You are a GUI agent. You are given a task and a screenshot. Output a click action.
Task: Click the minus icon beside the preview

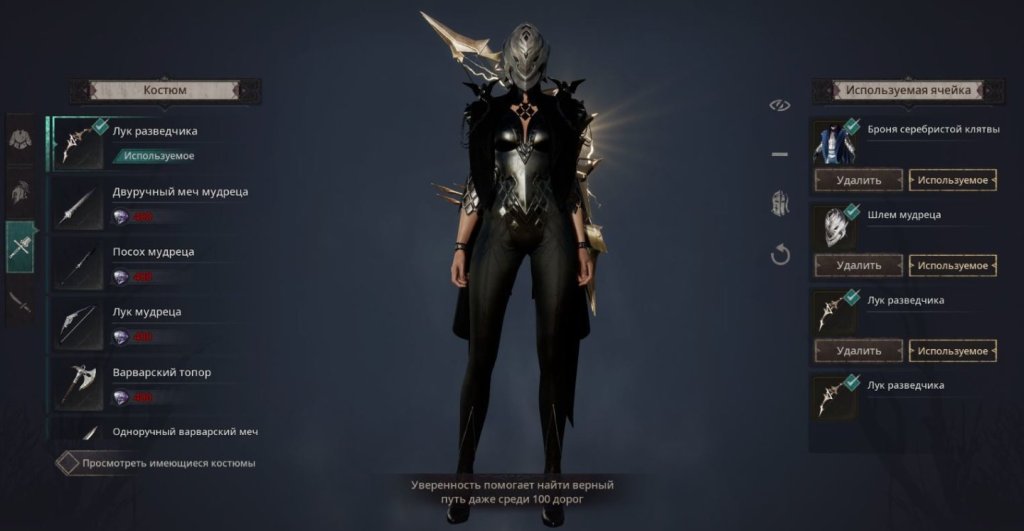pos(780,155)
